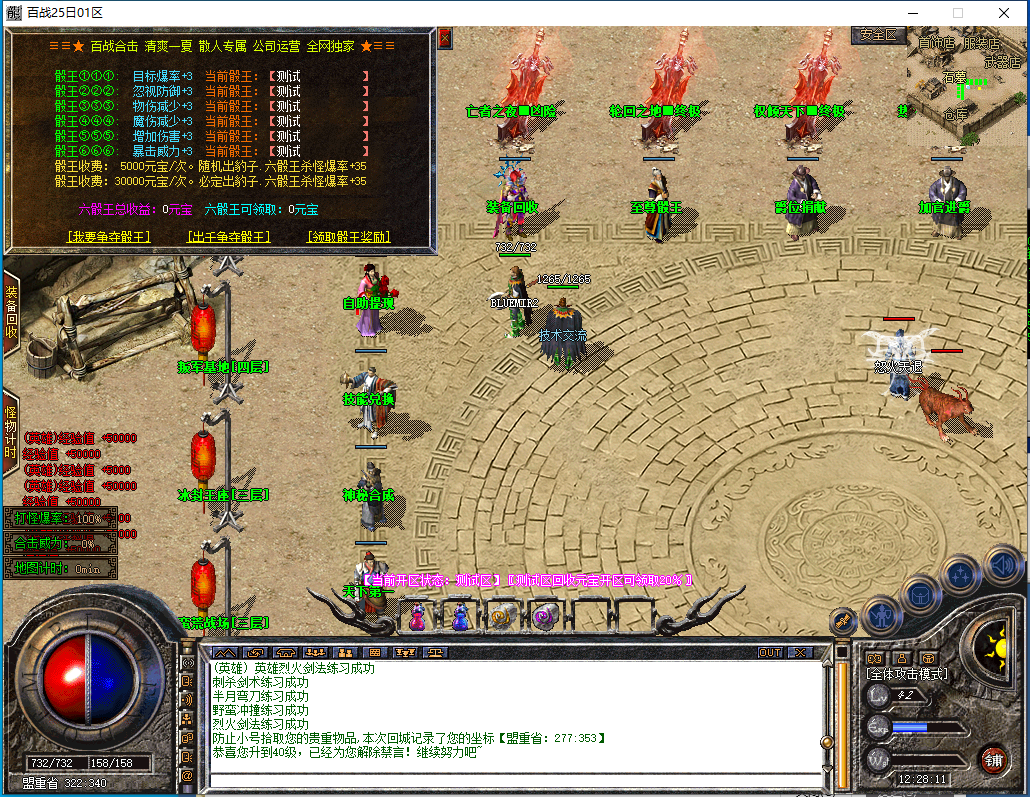Close the chat toolbar with X
The image size is (1030, 797).
(x=800, y=652)
